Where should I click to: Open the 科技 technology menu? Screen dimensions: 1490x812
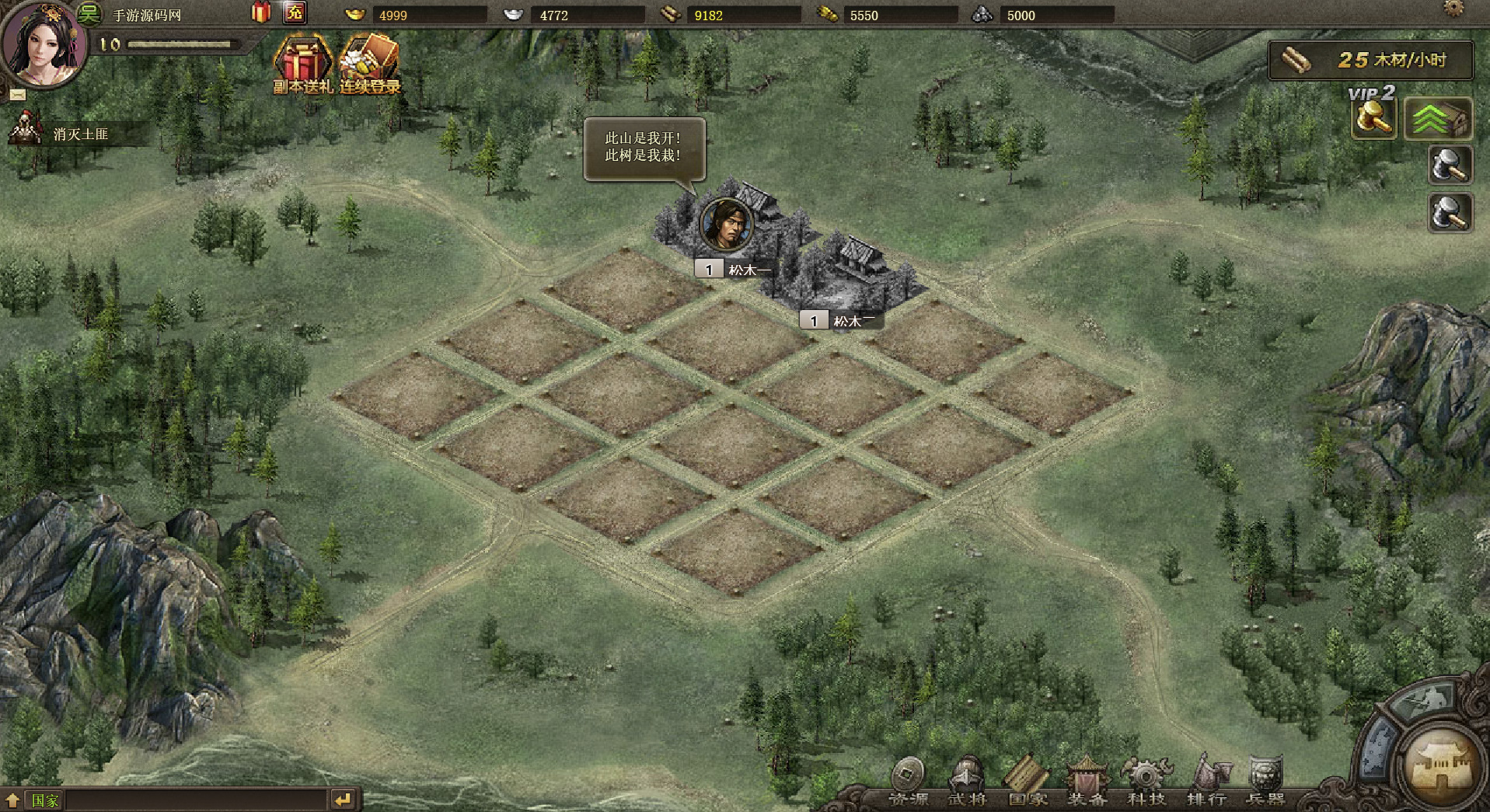coord(1146,781)
